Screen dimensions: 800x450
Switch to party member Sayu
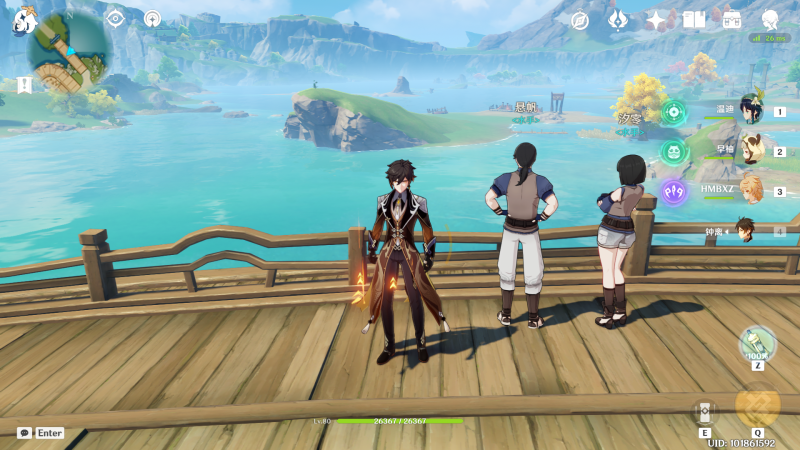750,150
